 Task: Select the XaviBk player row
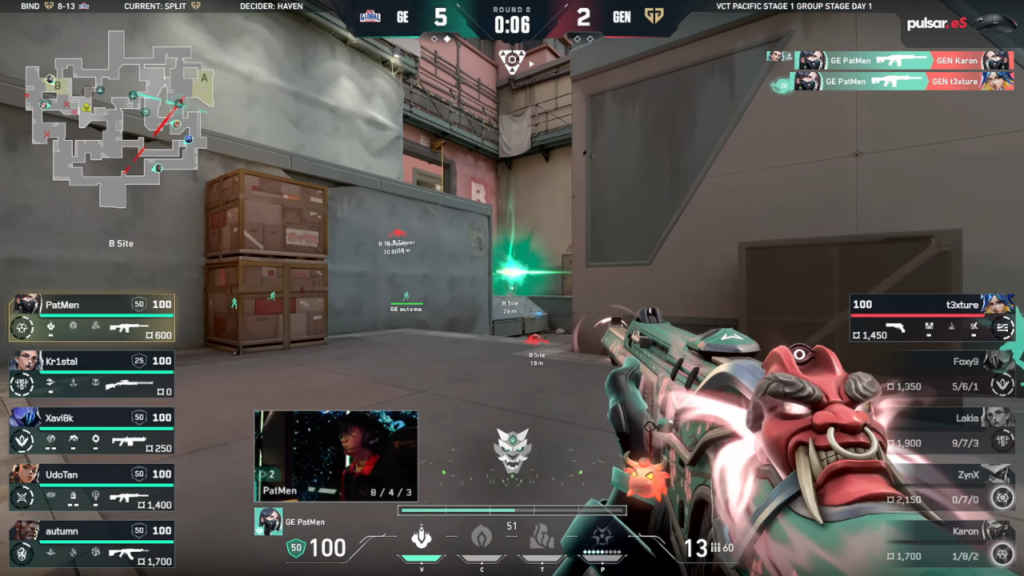click(x=92, y=430)
